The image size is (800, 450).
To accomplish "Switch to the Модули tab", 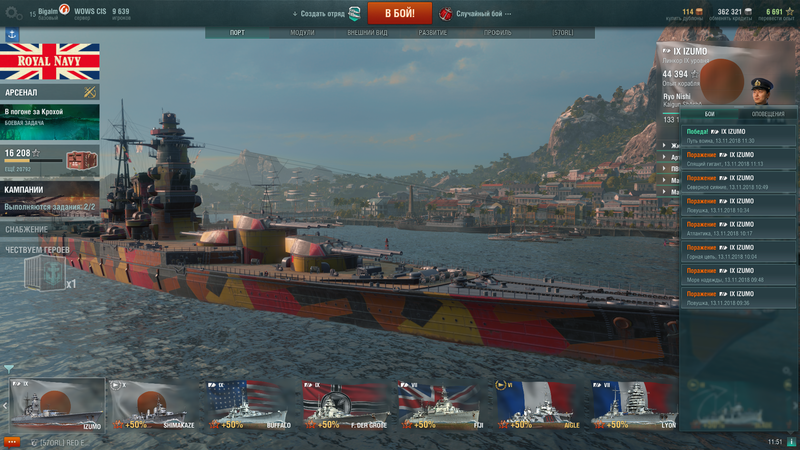I will [302, 33].
